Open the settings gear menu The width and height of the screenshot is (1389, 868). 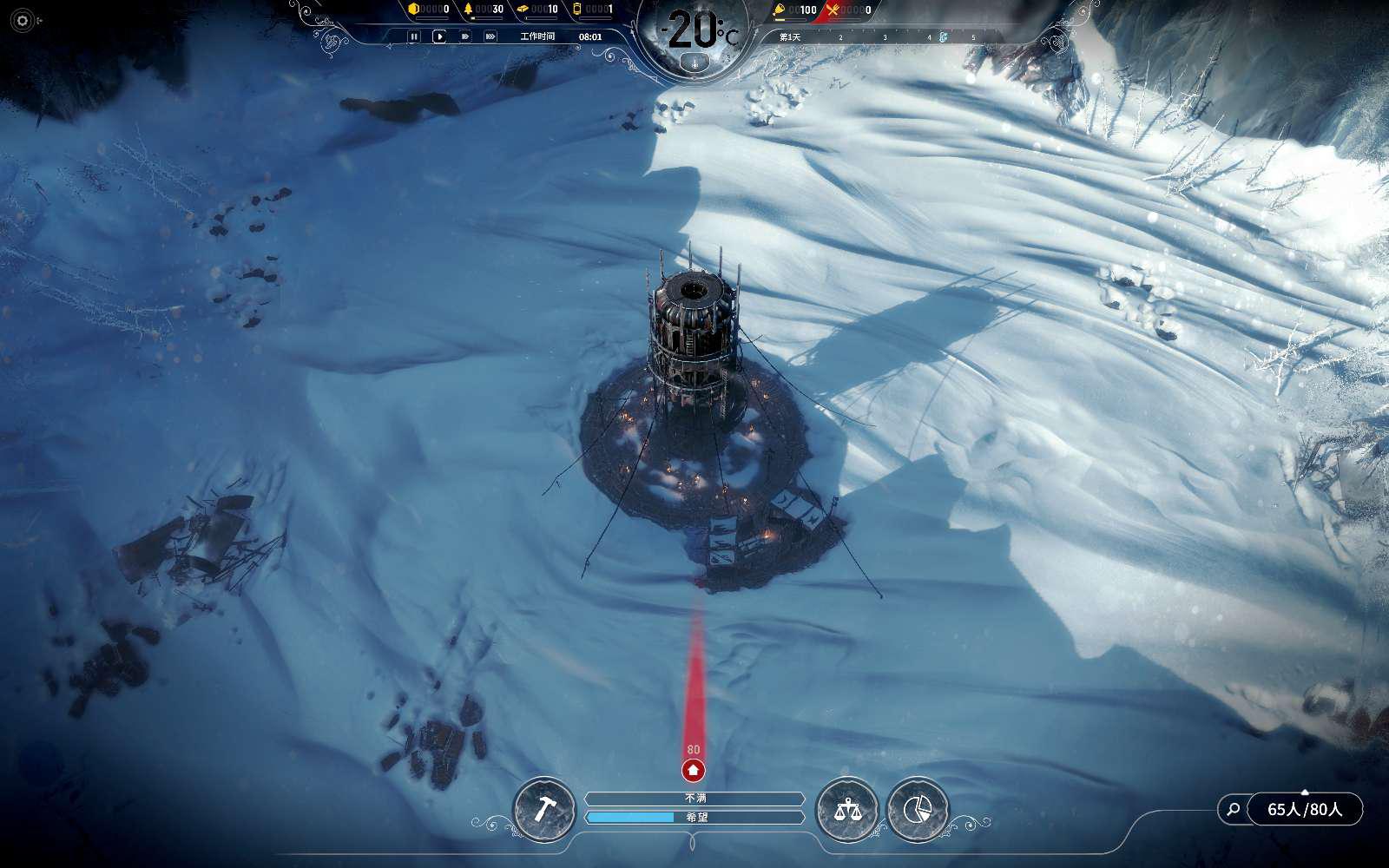(23, 20)
